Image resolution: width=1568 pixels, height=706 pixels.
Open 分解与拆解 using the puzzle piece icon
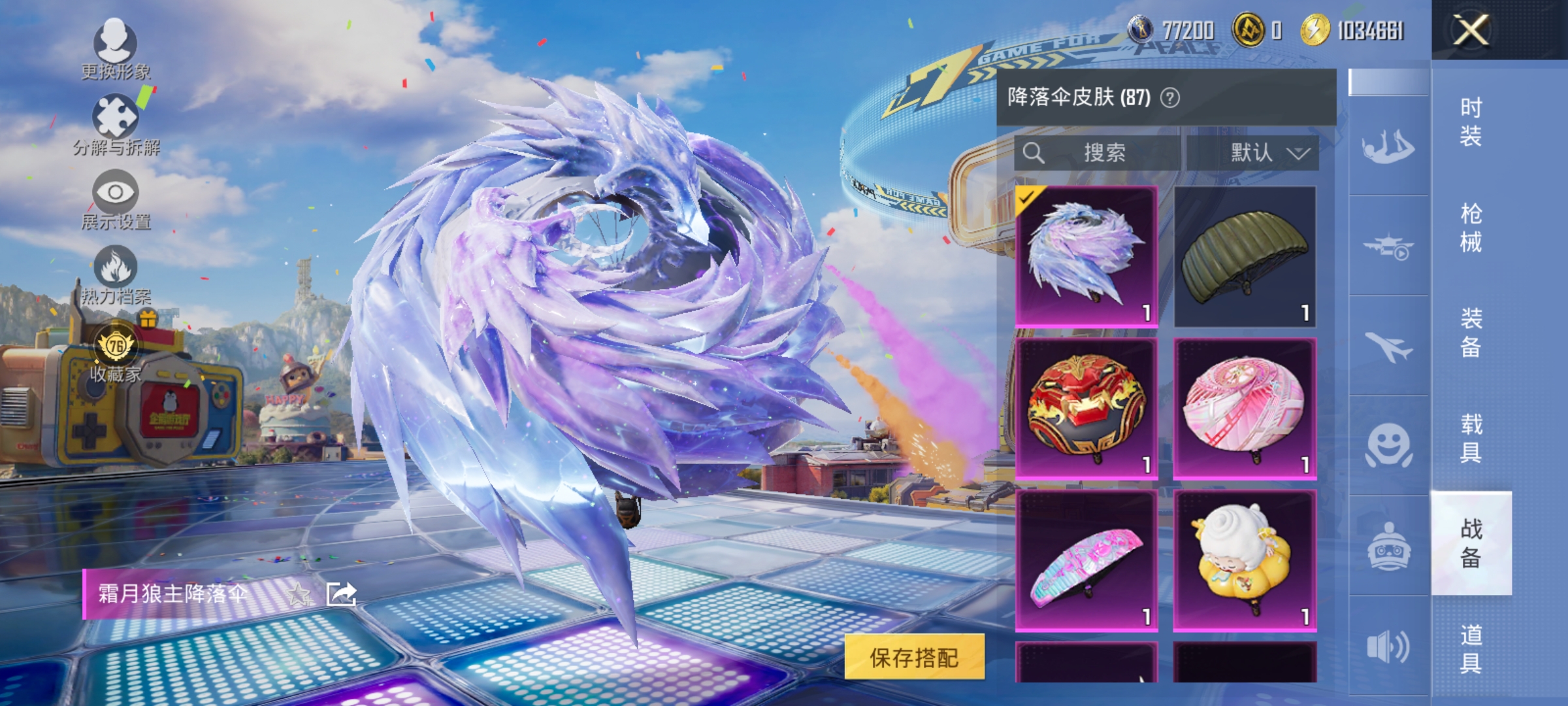tap(116, 116)
